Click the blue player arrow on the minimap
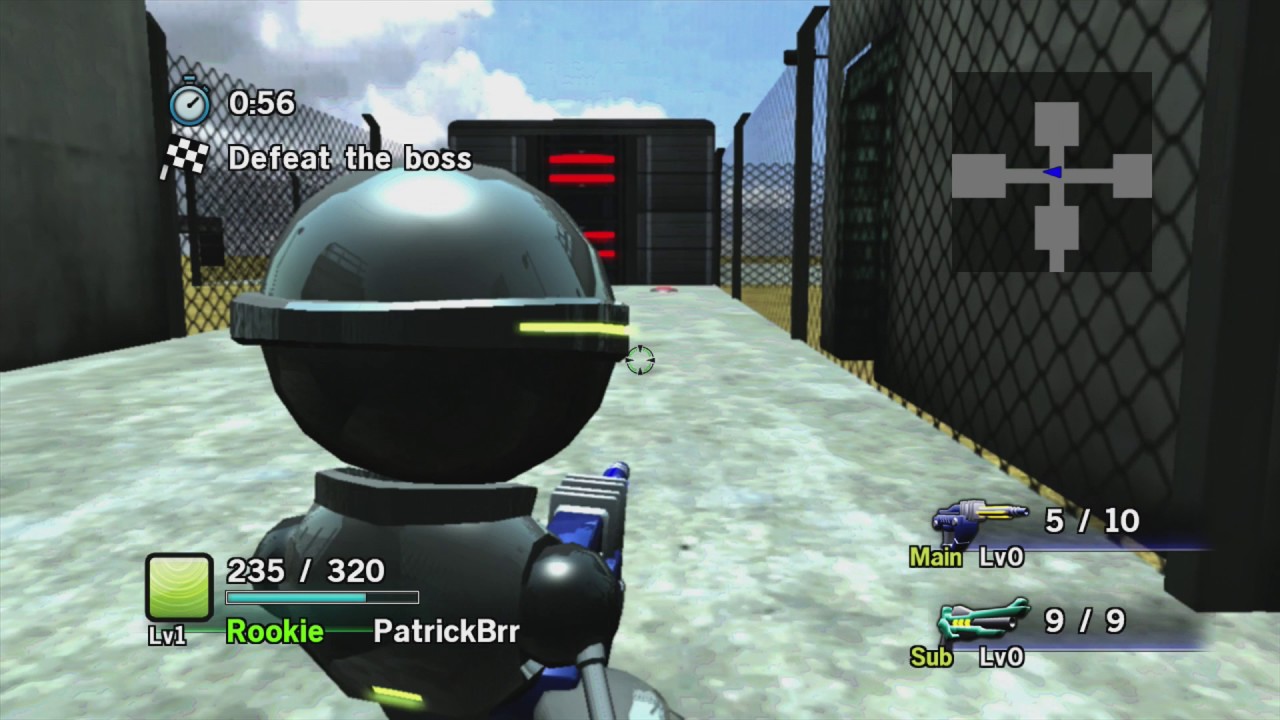This screenshot has width=1280, height=720. point(1051,172)
